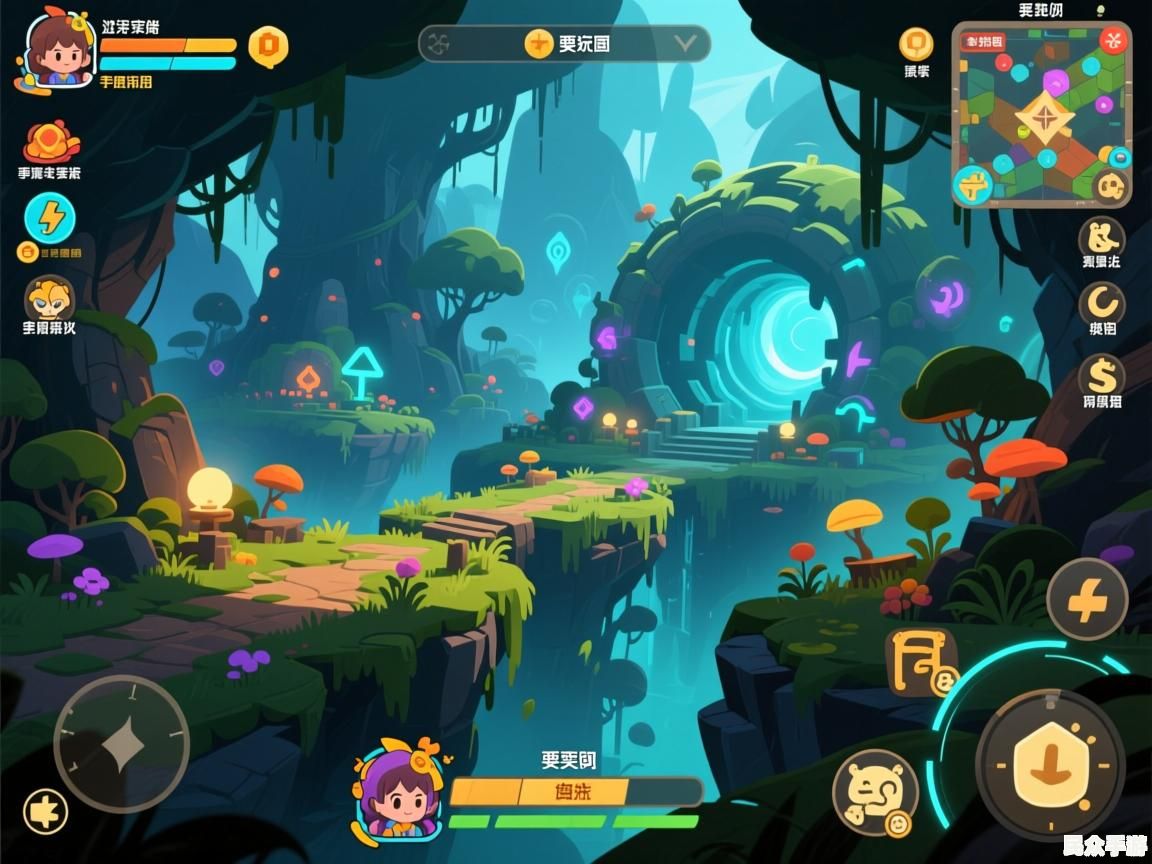Tap the gold coin badge beside health bars

268,46
